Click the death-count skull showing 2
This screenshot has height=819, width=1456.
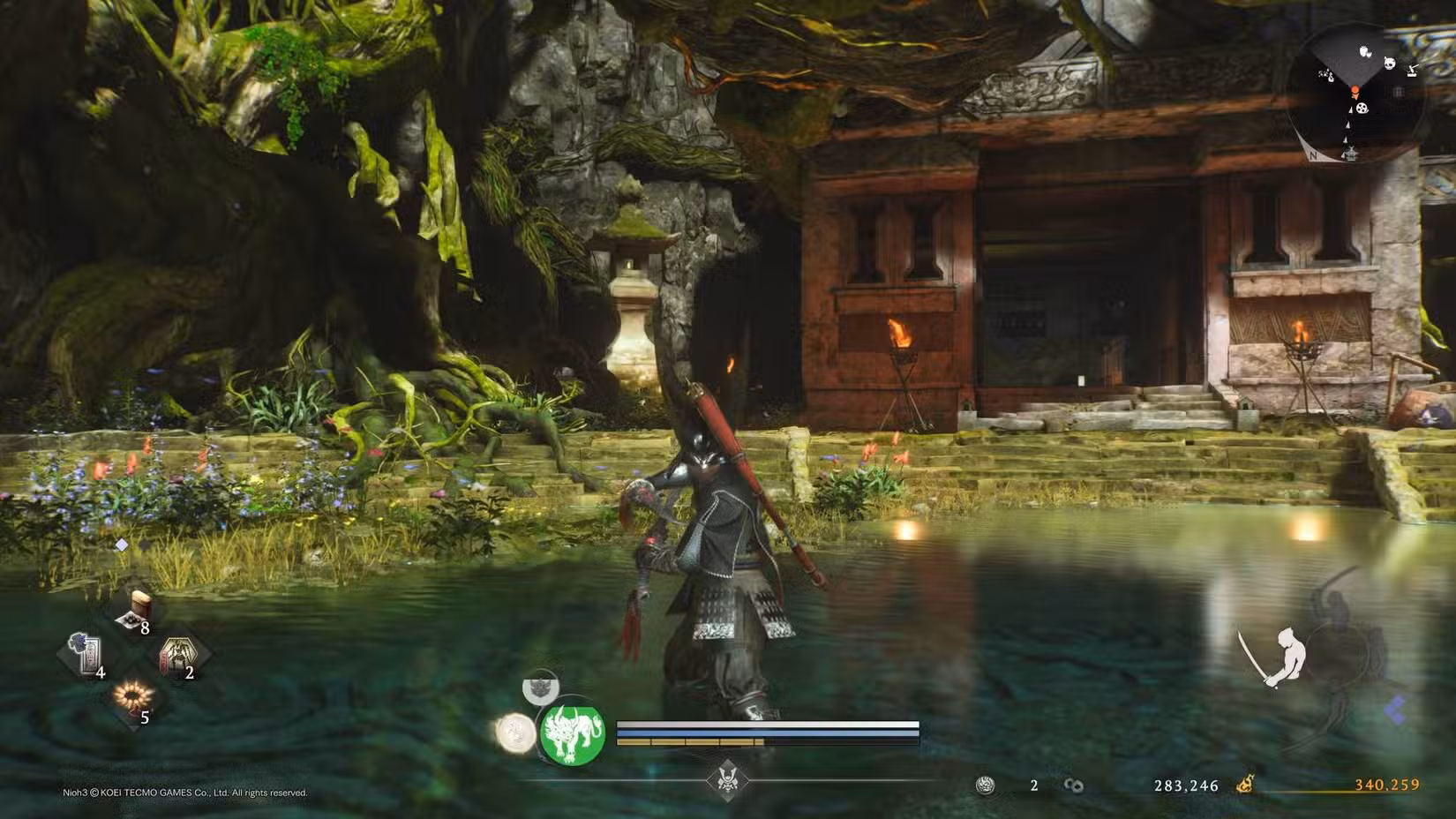point(984,785)
